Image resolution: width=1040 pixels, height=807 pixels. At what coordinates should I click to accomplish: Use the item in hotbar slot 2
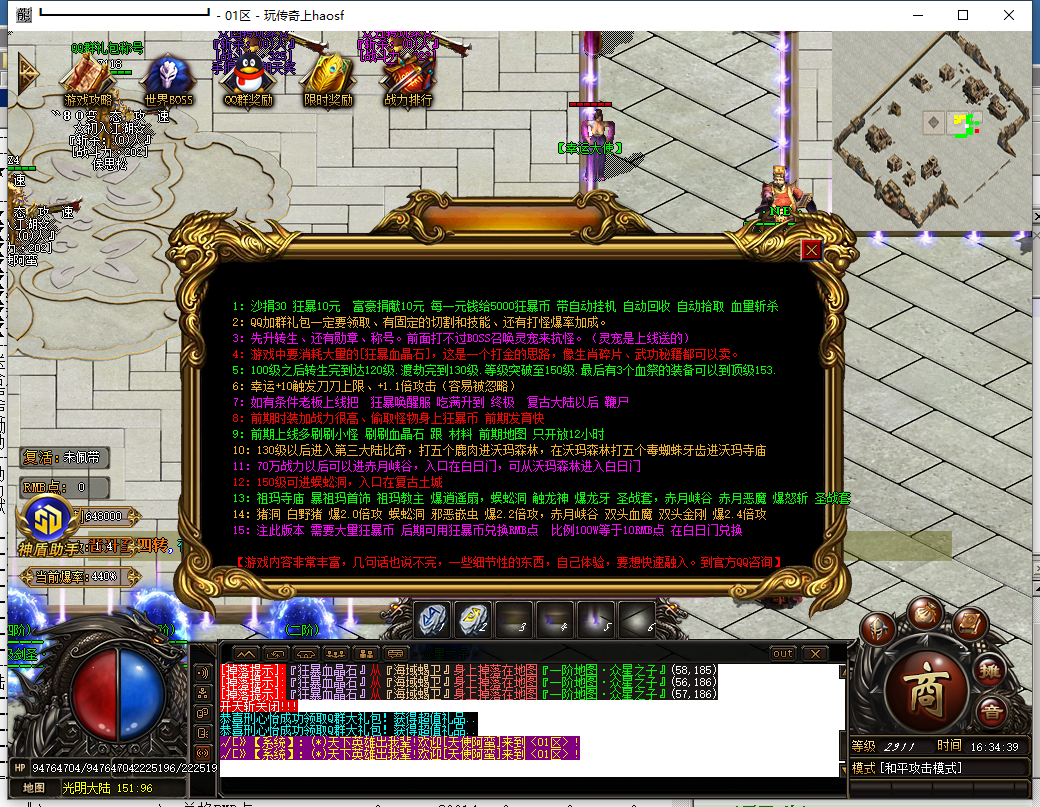[x=474, y=620]
